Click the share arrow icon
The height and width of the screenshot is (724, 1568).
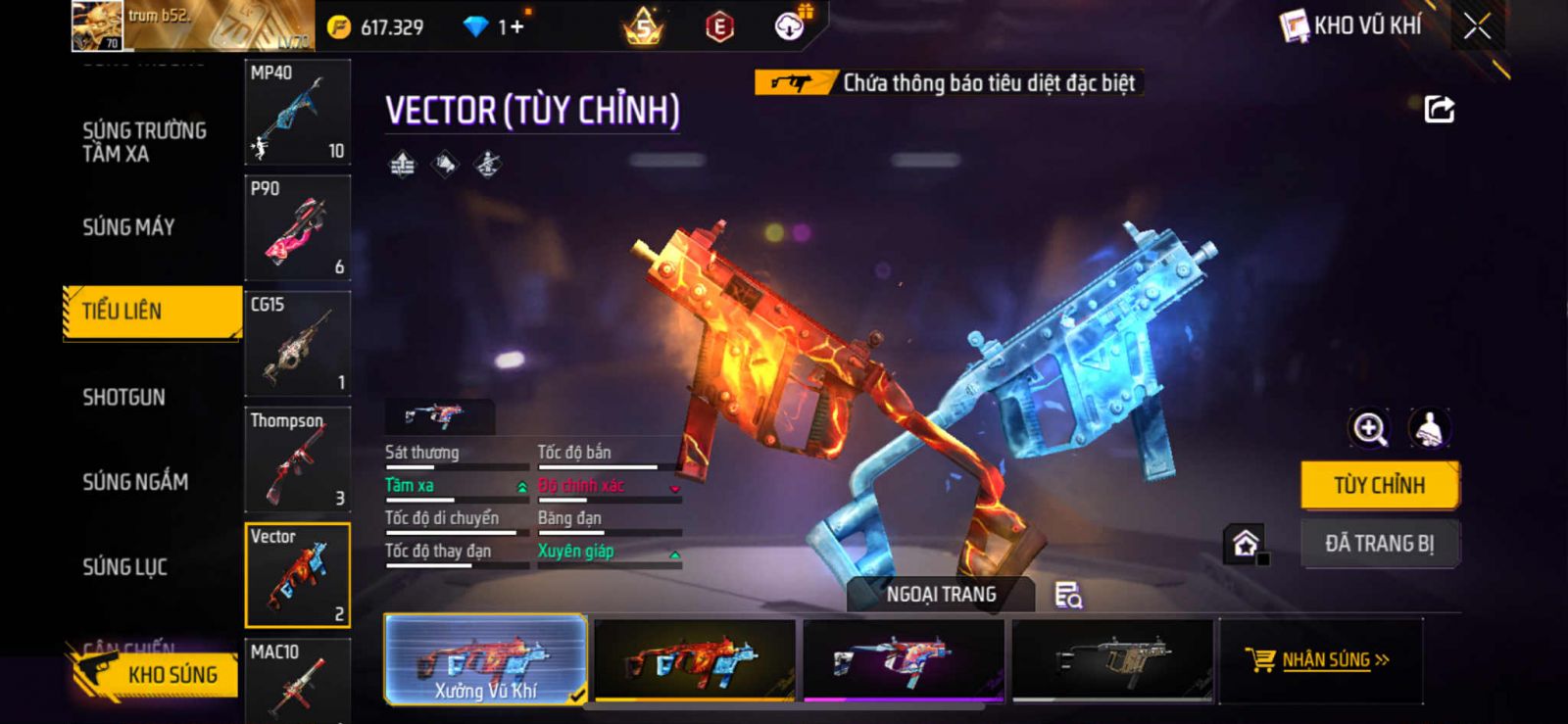tap(1439, 109)
